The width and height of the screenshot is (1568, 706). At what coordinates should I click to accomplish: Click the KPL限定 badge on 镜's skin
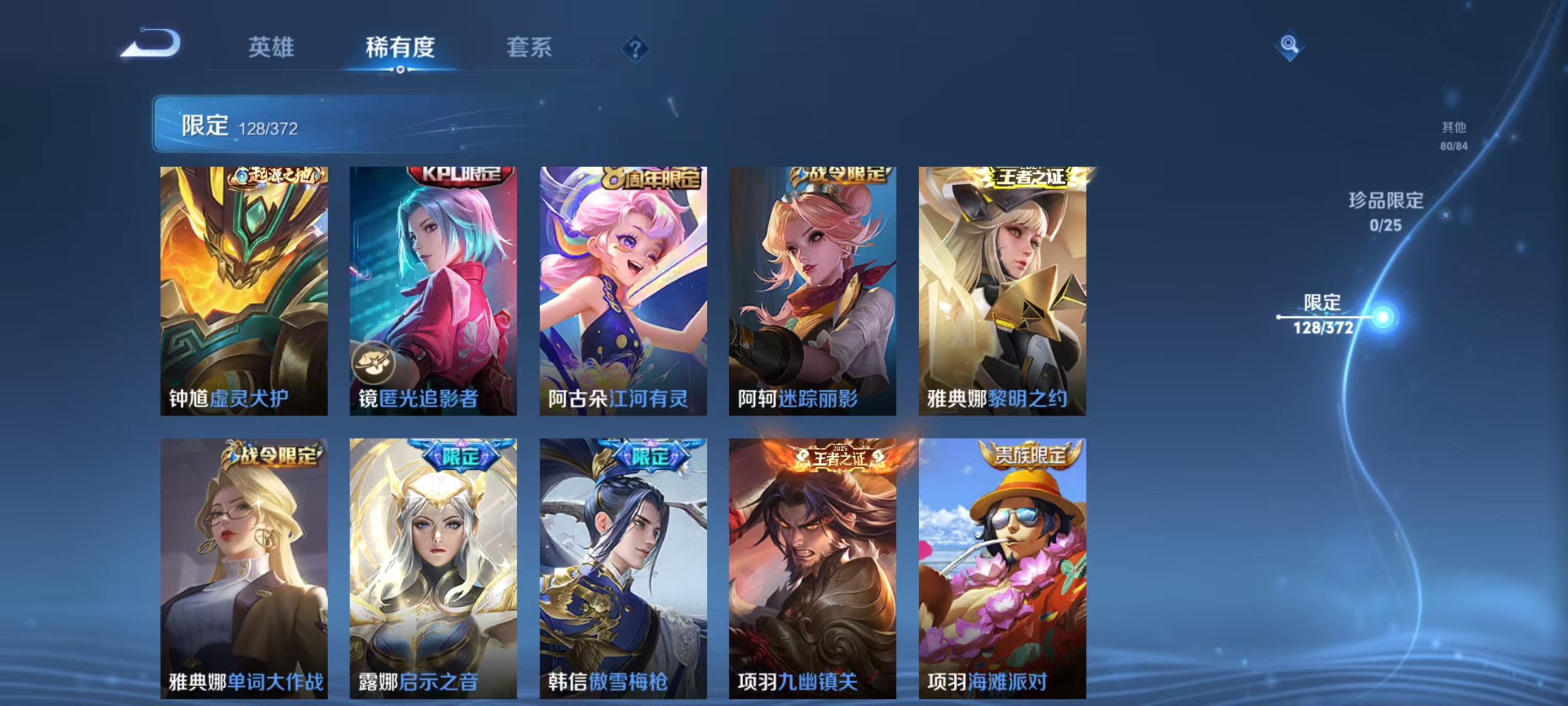458,175
